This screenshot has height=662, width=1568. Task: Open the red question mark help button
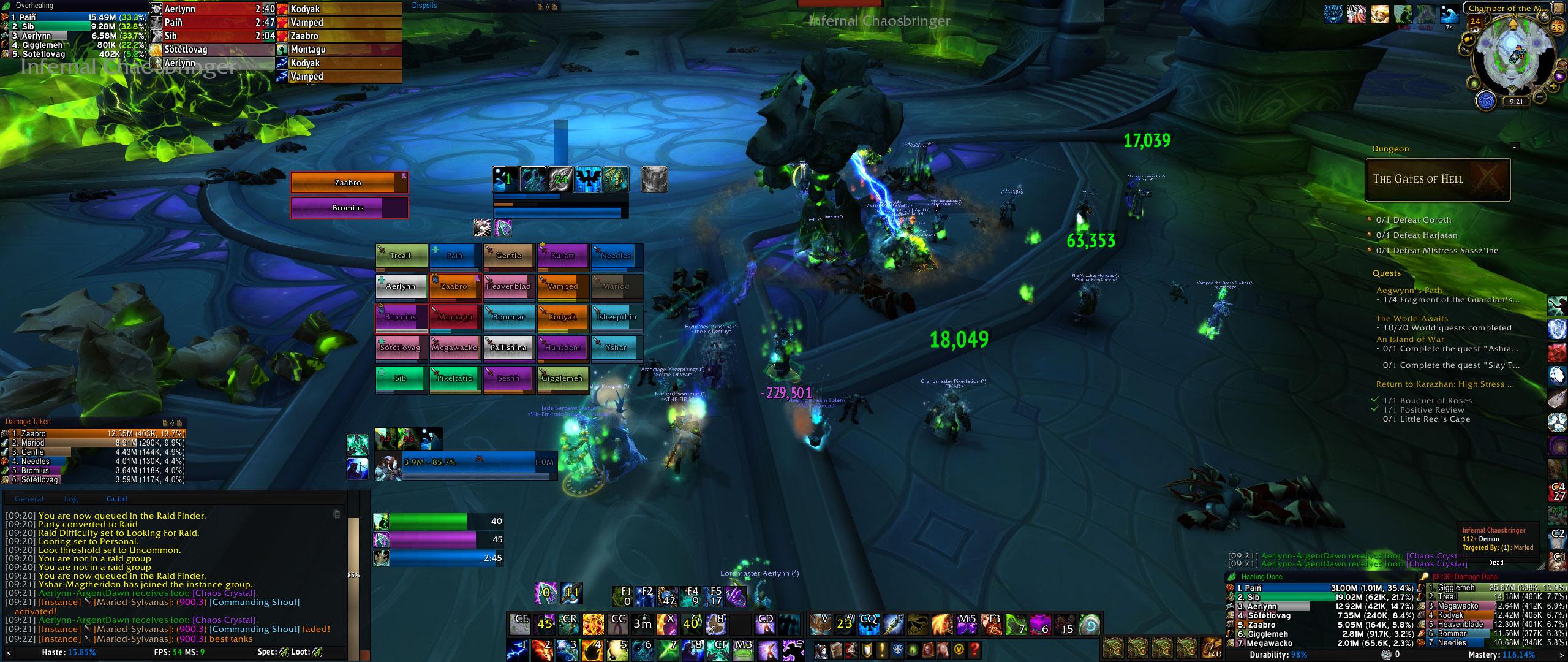(x=975, y=650)
